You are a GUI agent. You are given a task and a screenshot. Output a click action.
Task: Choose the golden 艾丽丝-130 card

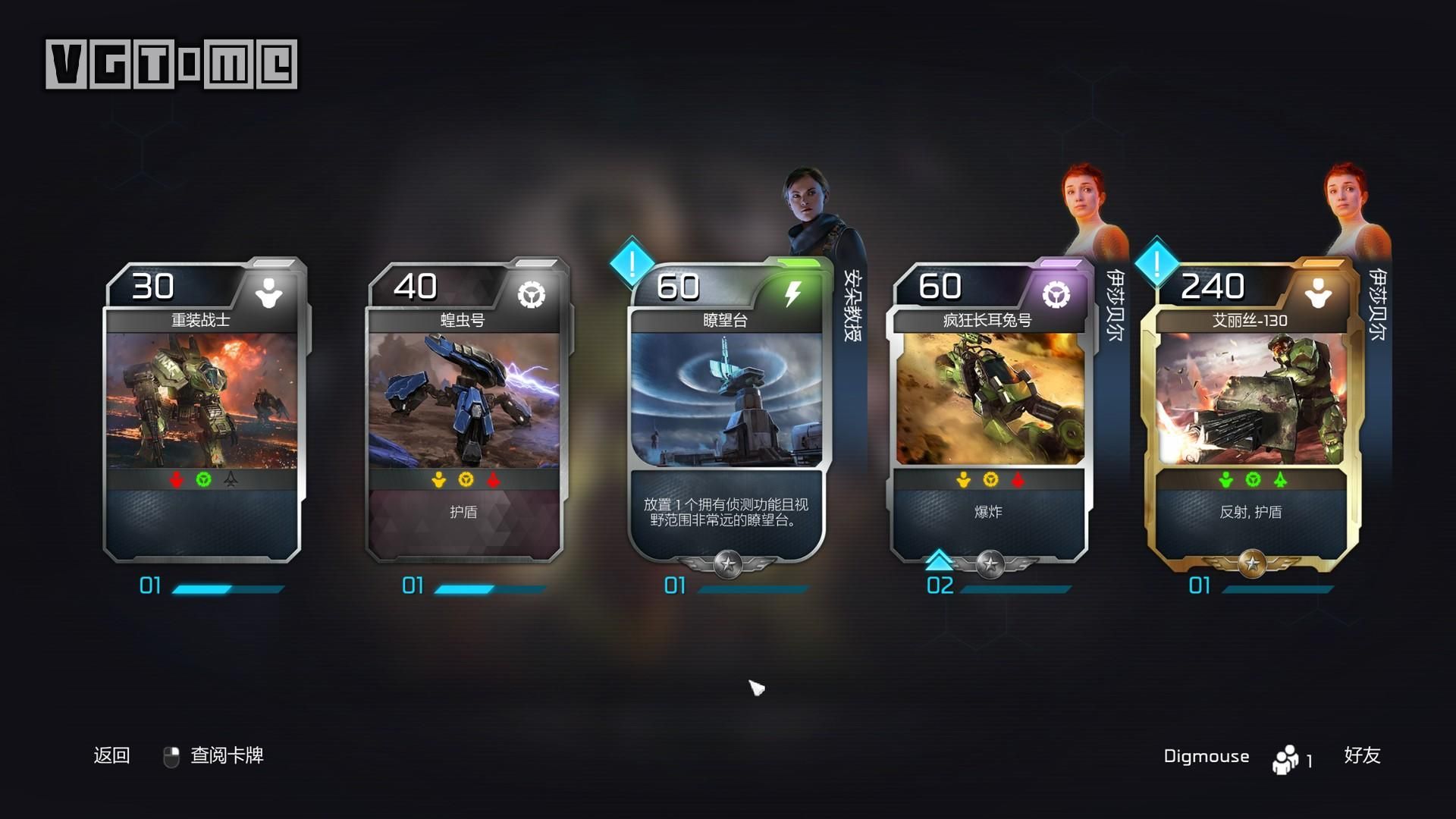[x=1251, y=409]
